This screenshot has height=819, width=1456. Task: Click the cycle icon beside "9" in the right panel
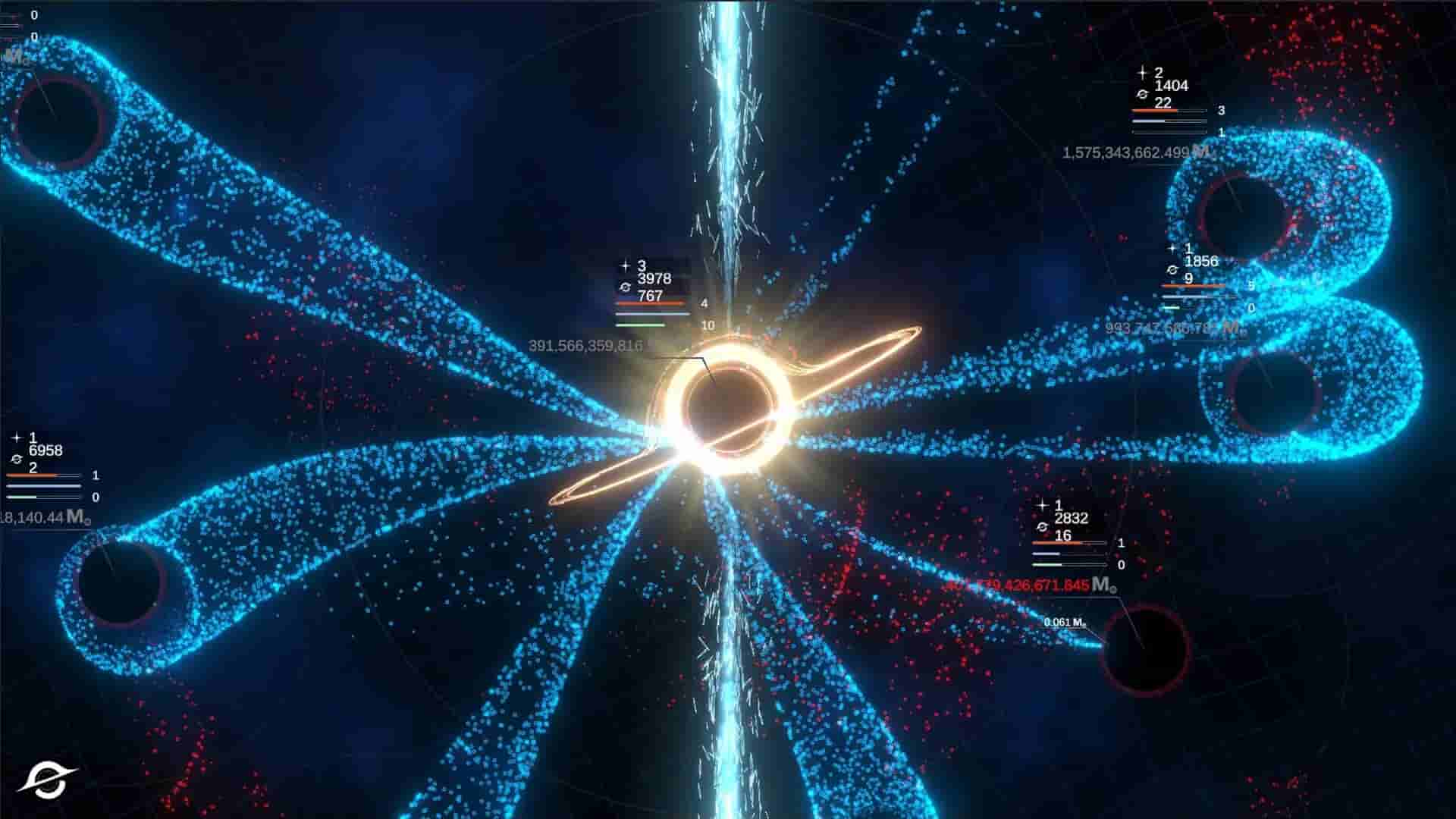point(1172,270)
